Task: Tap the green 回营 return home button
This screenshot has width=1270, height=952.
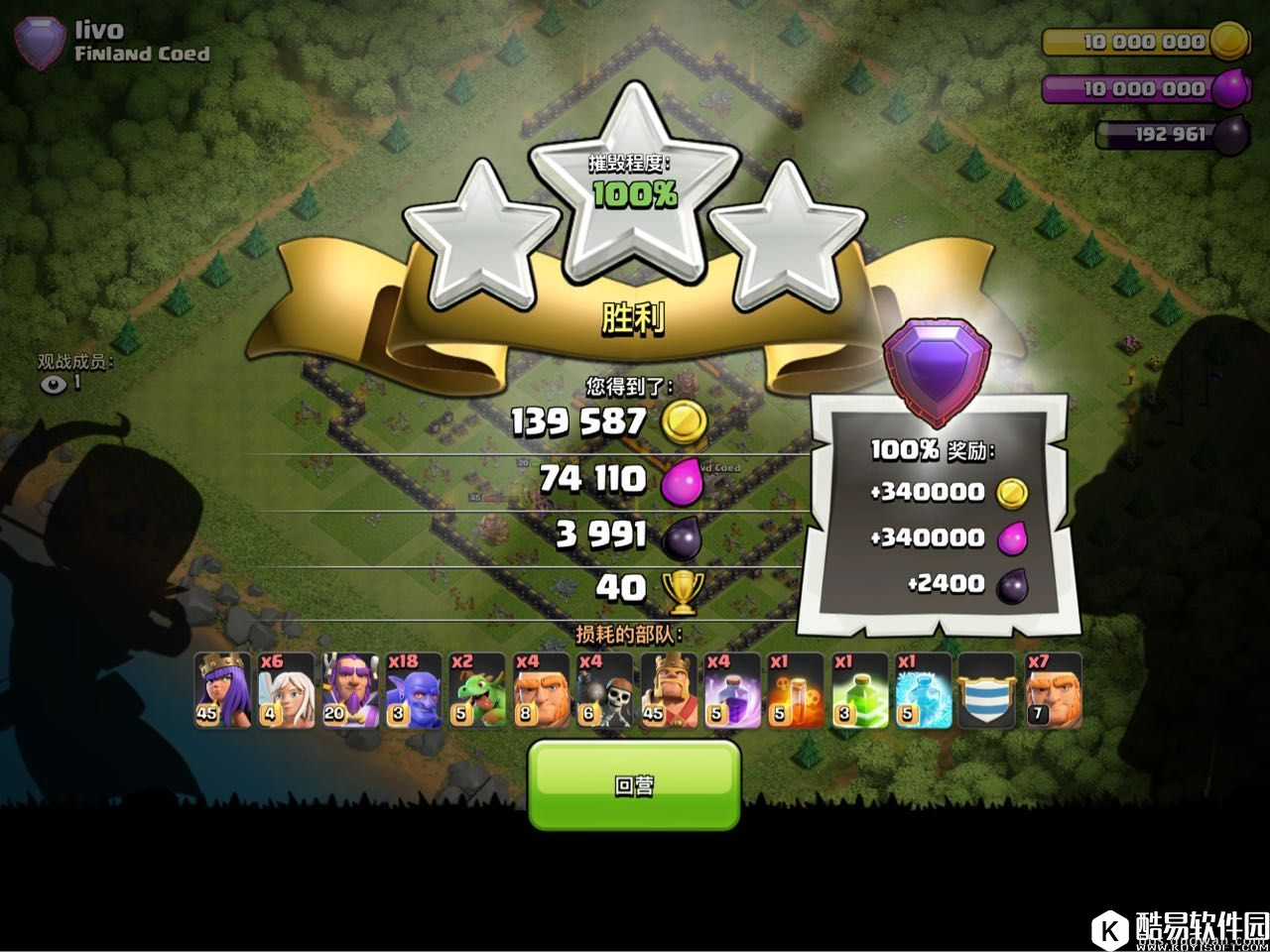Action: click(x=634, y=784)
